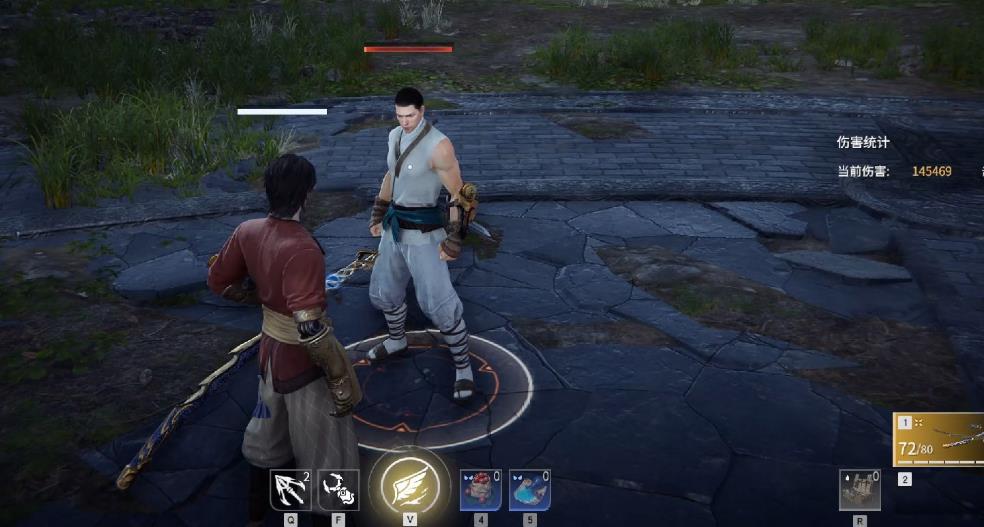Use the chain and lock skill
The height and width of the screenshot is (527, 984).
pos(338,490)
